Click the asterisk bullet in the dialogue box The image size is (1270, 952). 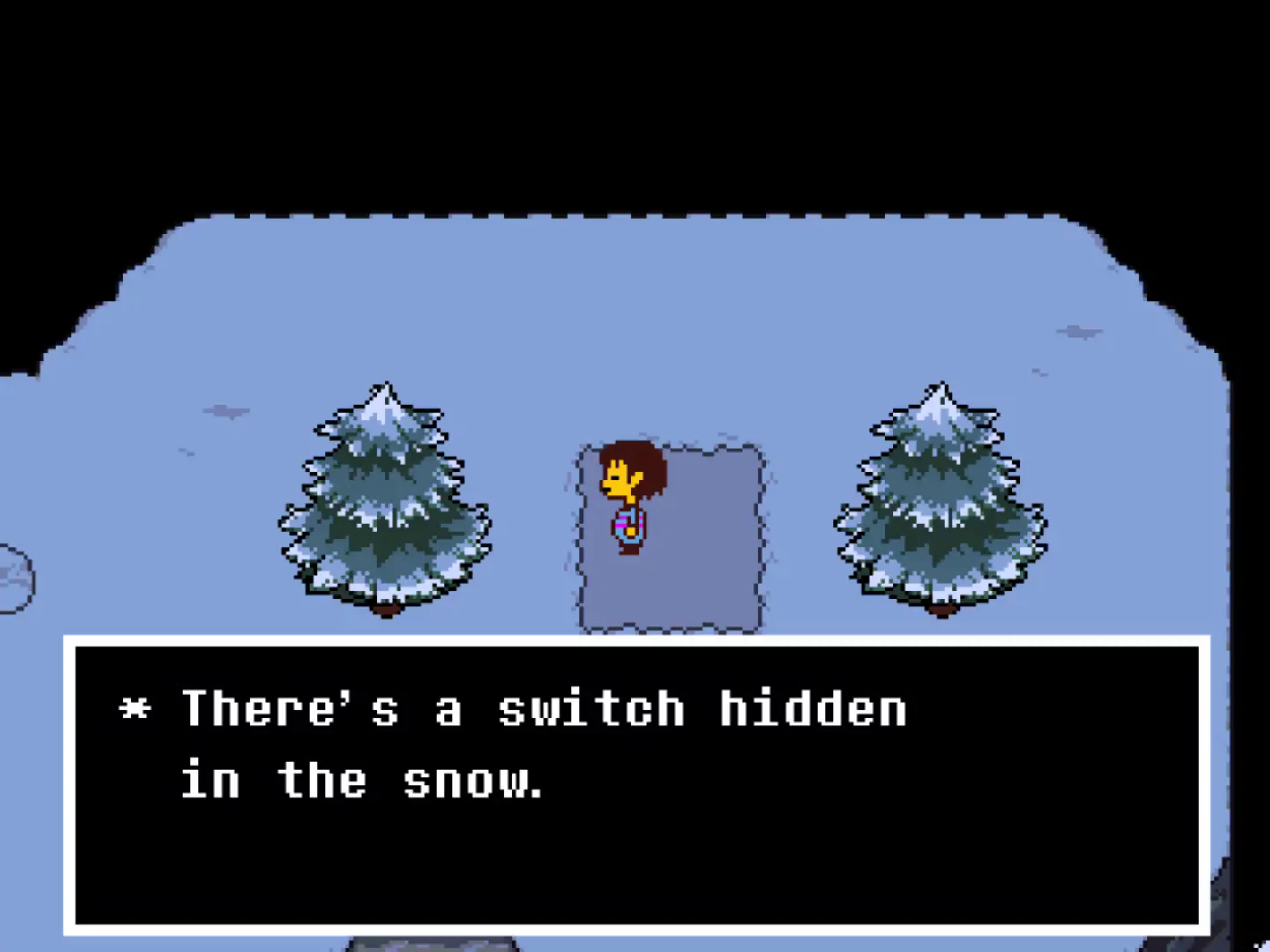point(134,707)
